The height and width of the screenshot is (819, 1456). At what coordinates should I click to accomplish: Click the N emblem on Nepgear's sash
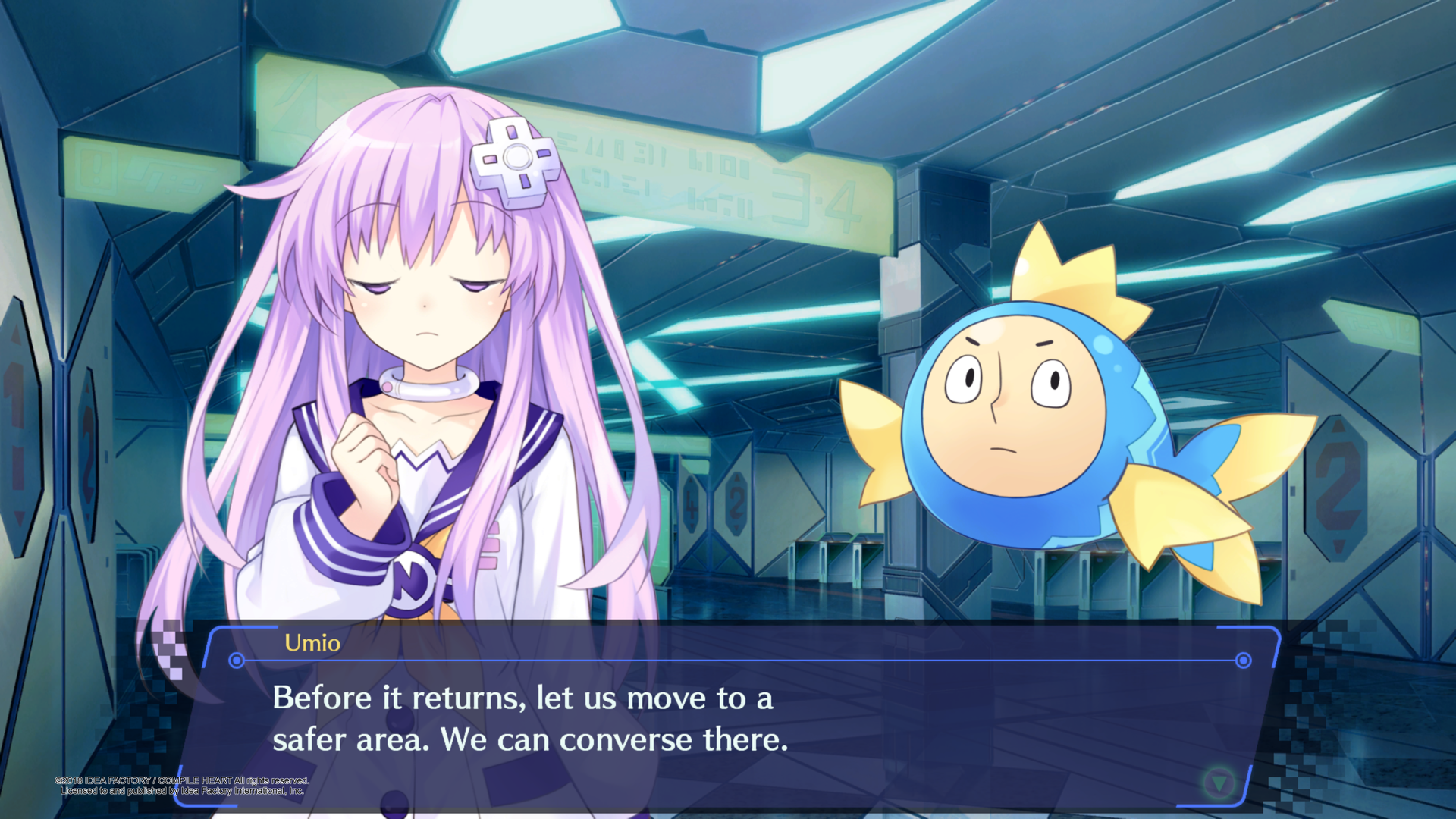click(410, 581)
